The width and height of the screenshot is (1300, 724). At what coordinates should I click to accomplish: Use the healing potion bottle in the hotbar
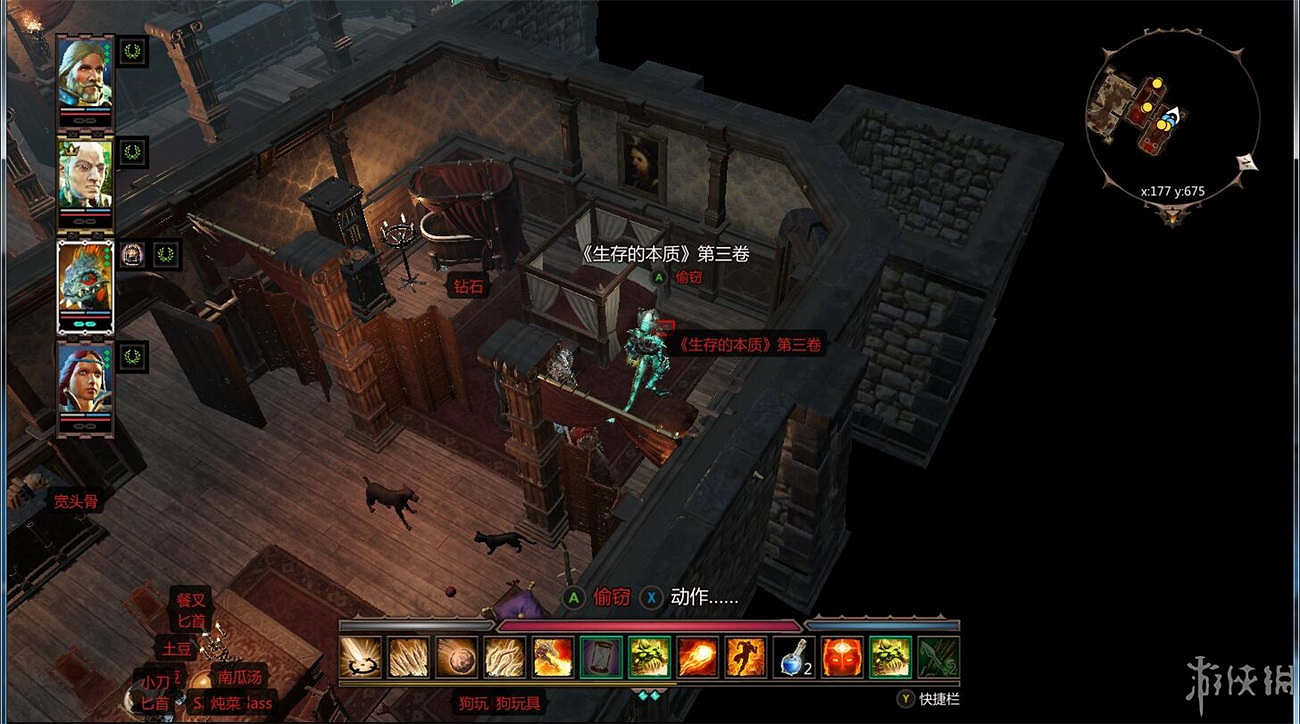click(x=795, y=662)
